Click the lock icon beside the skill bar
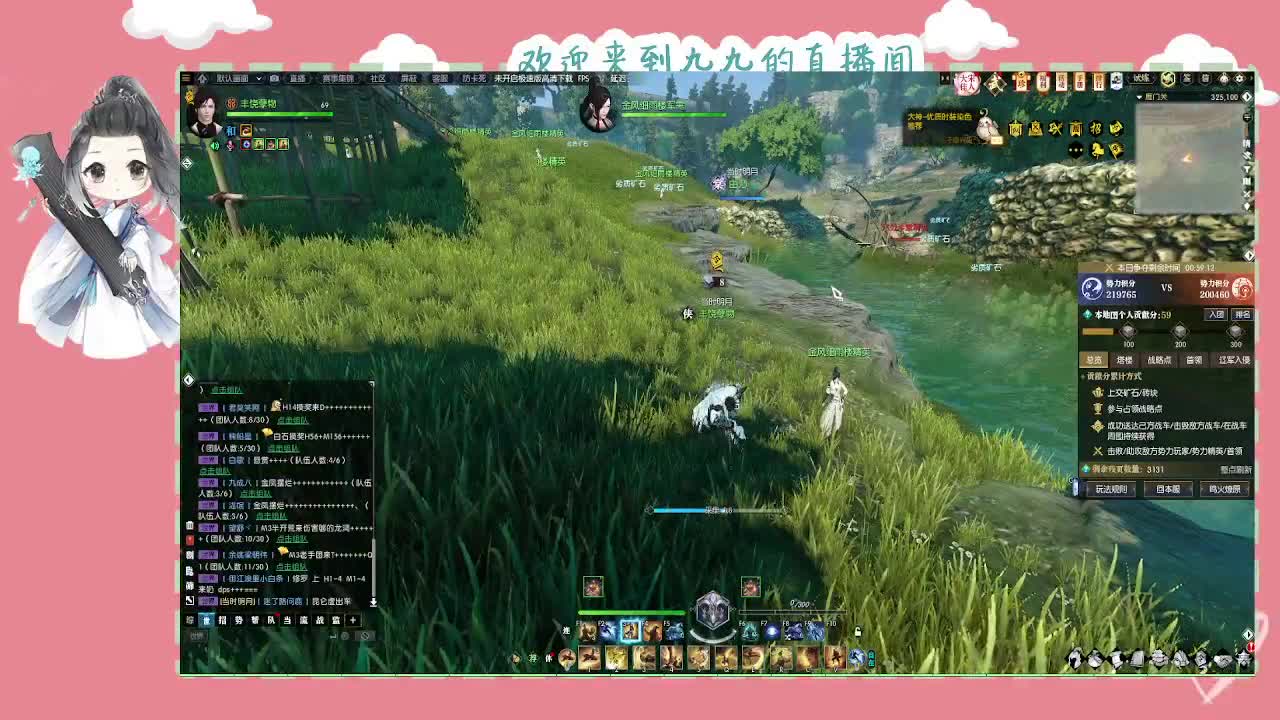The image size is (1280, 720). coord(859,631)
